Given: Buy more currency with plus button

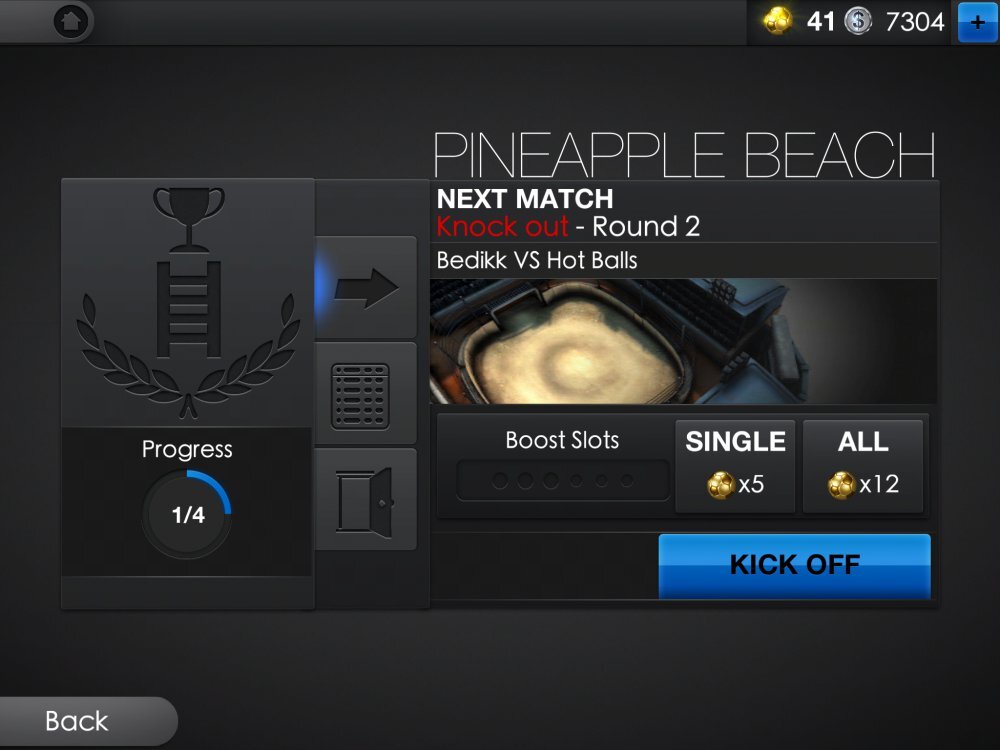Looking at the screenshot, I should click(977, 22).
